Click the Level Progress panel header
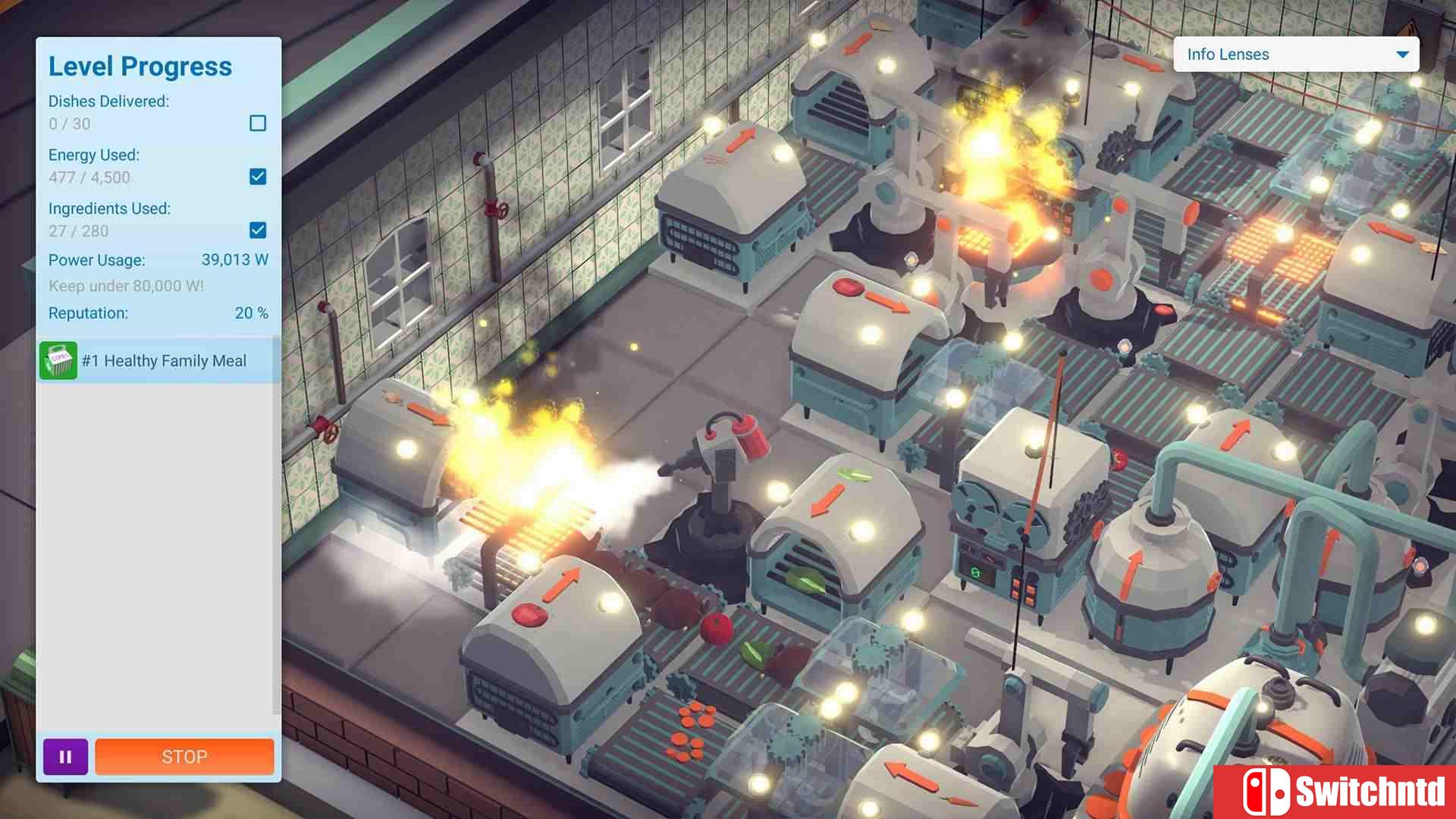Viewport: 1456px width, 819px height. click(140, 66)
